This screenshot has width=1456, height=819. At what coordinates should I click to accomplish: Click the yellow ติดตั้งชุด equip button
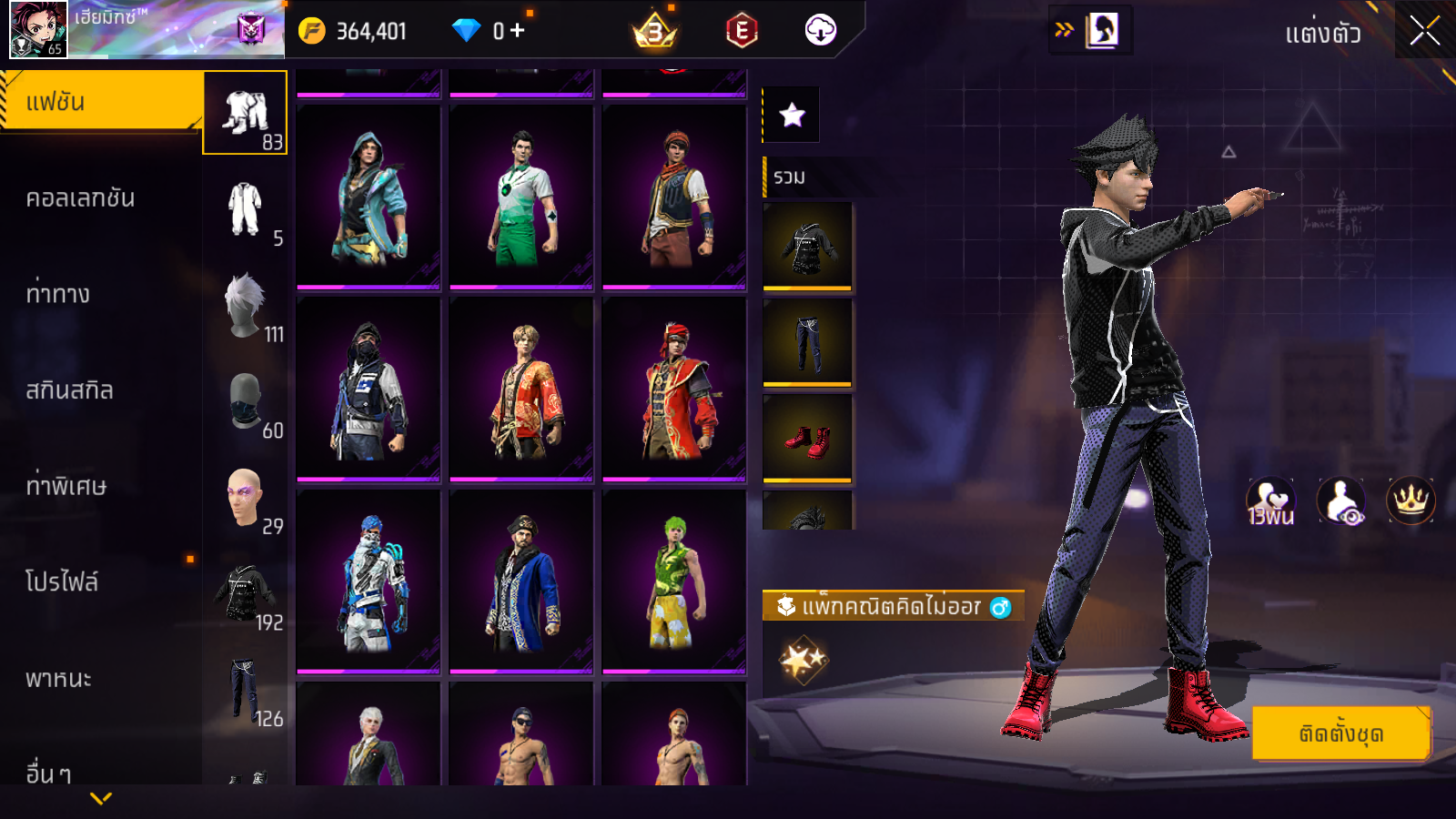1341,733
